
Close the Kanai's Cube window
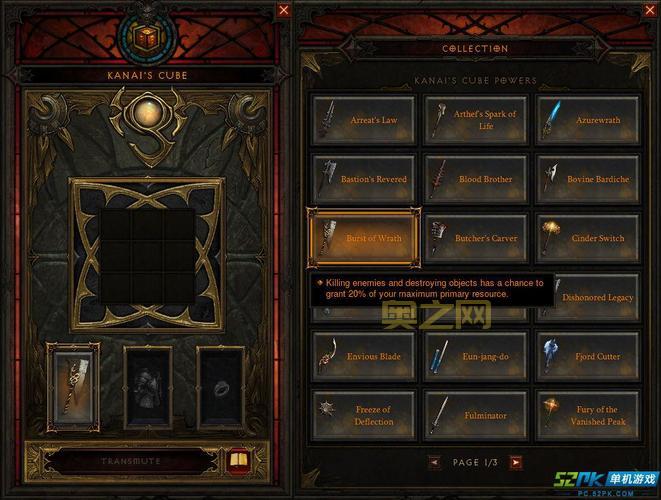pos(284,10)
